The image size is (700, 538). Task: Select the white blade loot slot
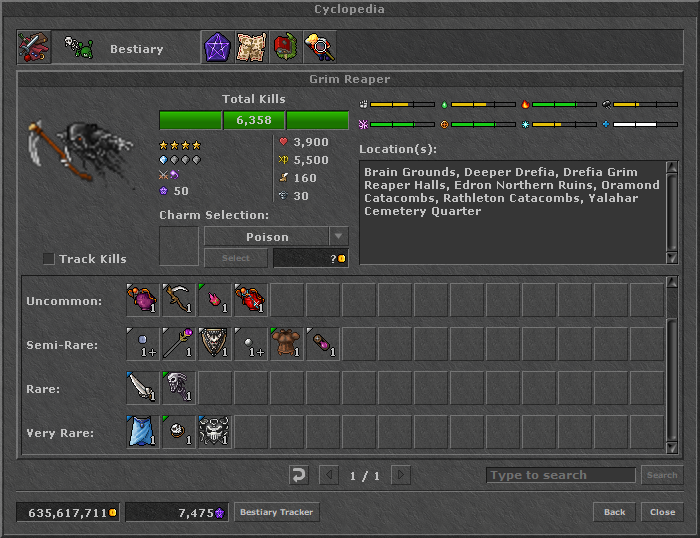[x=143, y=388]
